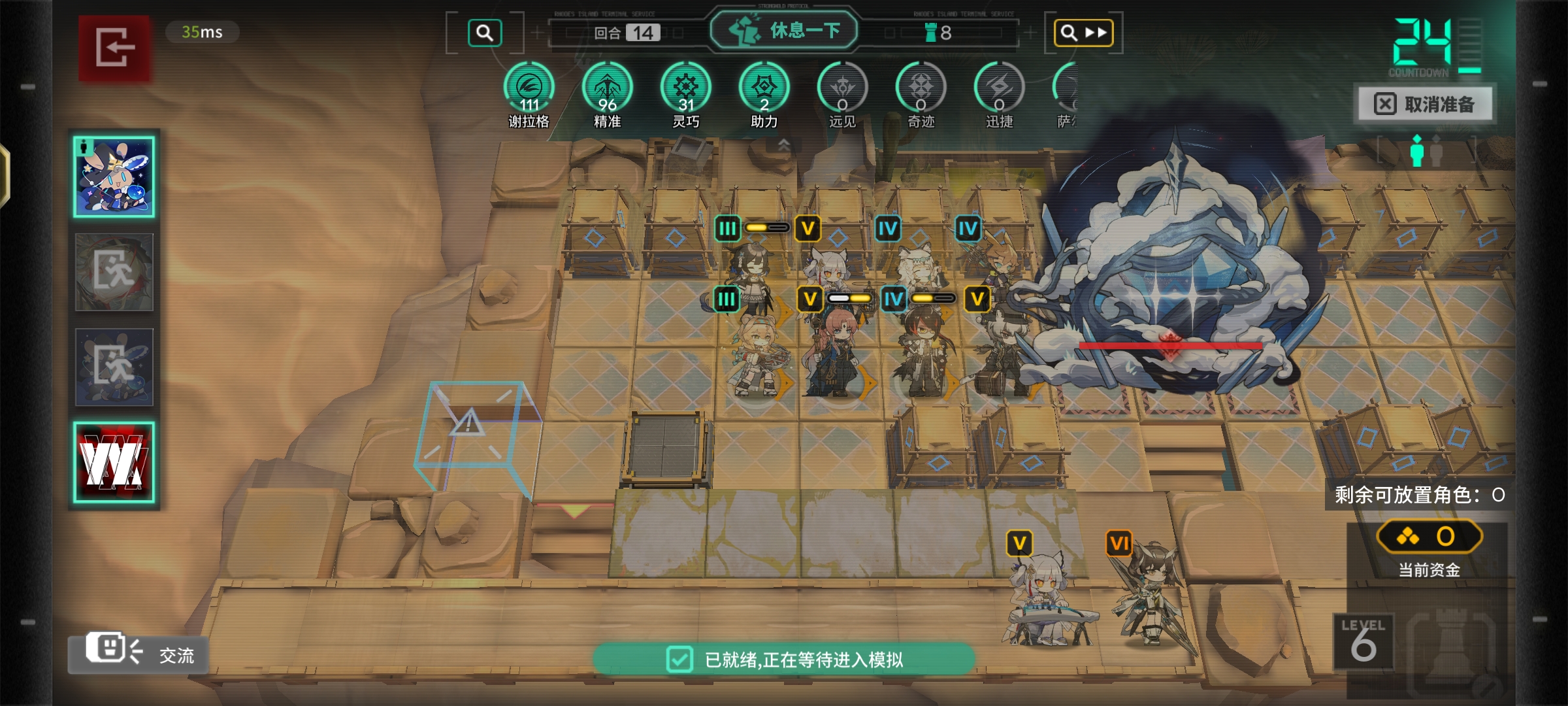Select the 奇迹 synergy icon

pos(921,88)
